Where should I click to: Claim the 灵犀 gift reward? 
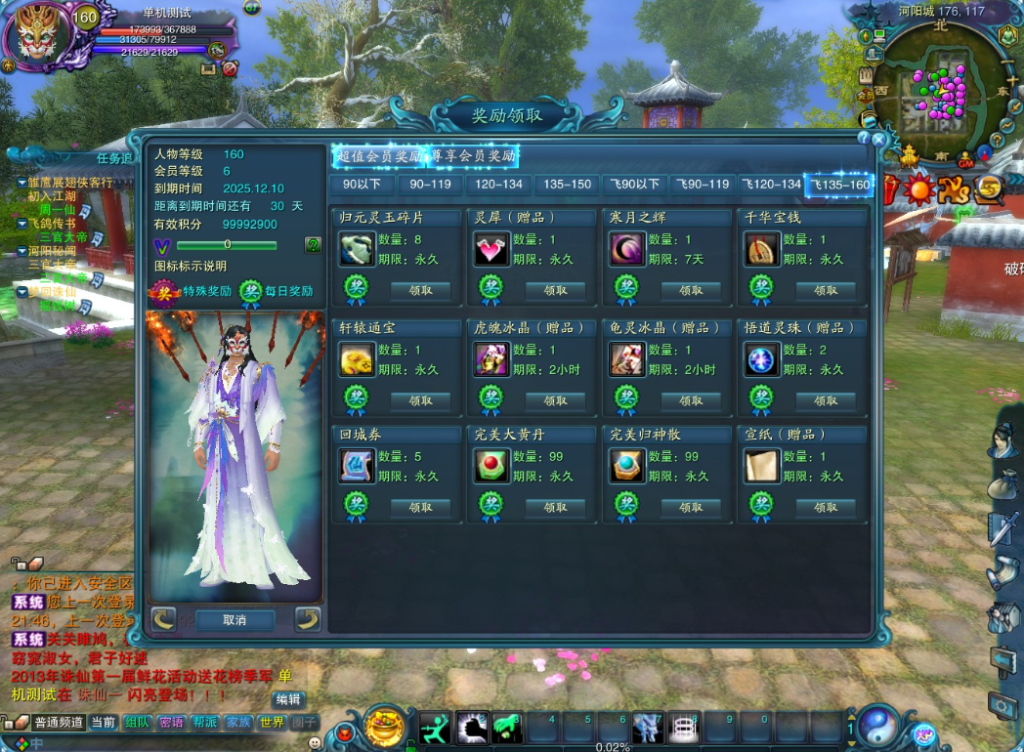pos(555,290)
